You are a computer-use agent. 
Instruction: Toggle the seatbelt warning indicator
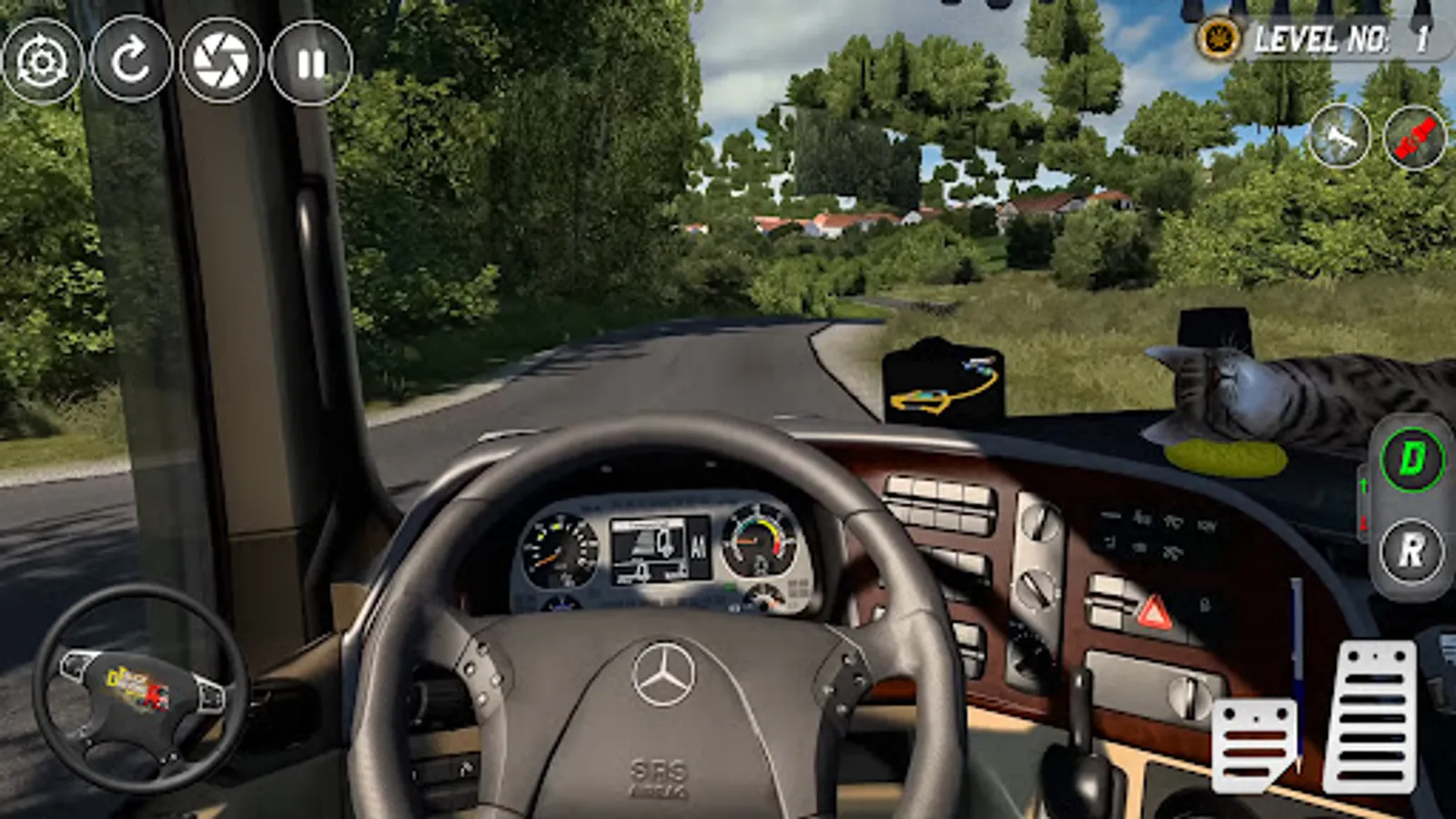tap(1413, 138)
